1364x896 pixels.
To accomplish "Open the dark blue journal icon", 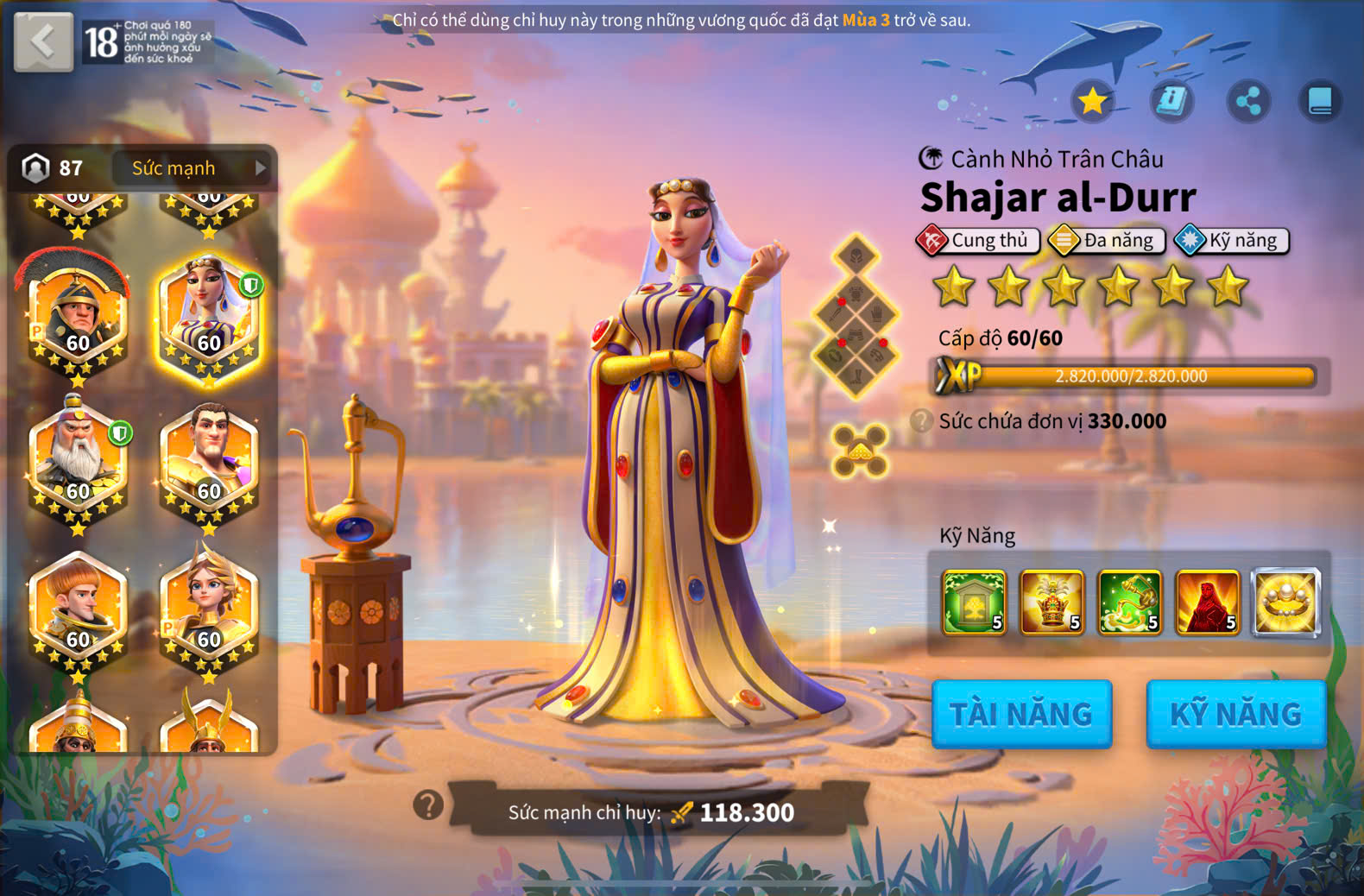I will (x=1320, y=102).
